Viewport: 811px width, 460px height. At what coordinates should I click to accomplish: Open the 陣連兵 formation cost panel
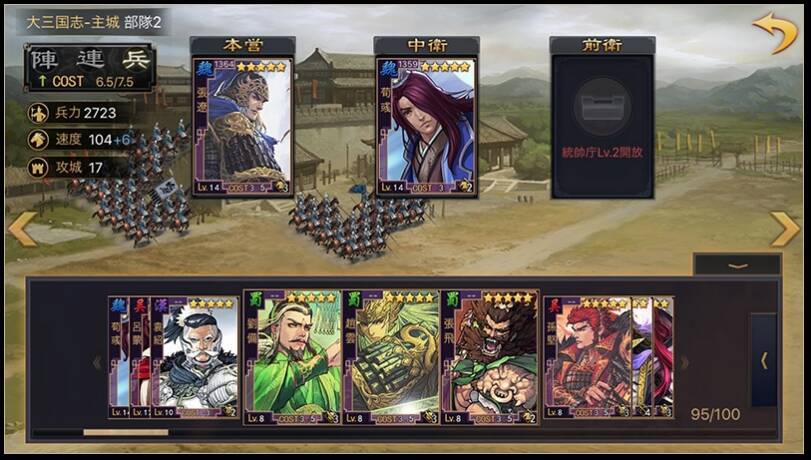coord(90,66)
